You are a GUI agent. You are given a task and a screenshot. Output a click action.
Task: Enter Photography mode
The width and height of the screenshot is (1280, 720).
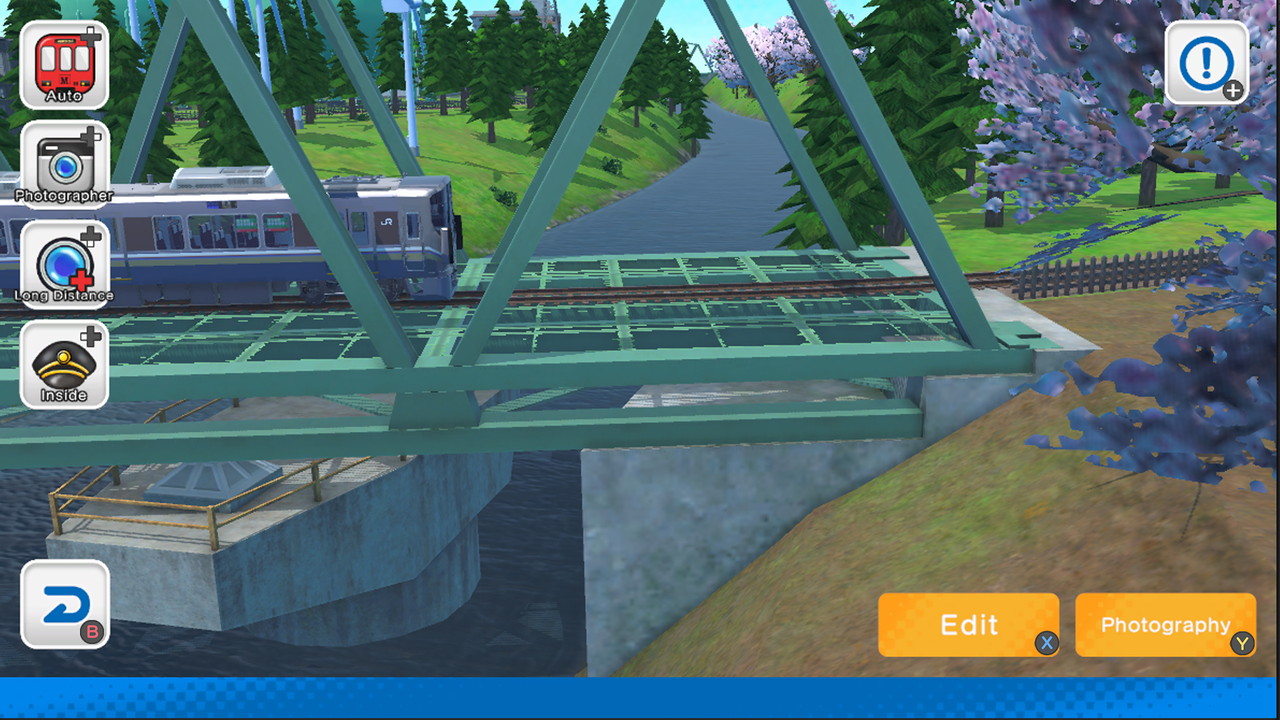[x=1164, y=624]
